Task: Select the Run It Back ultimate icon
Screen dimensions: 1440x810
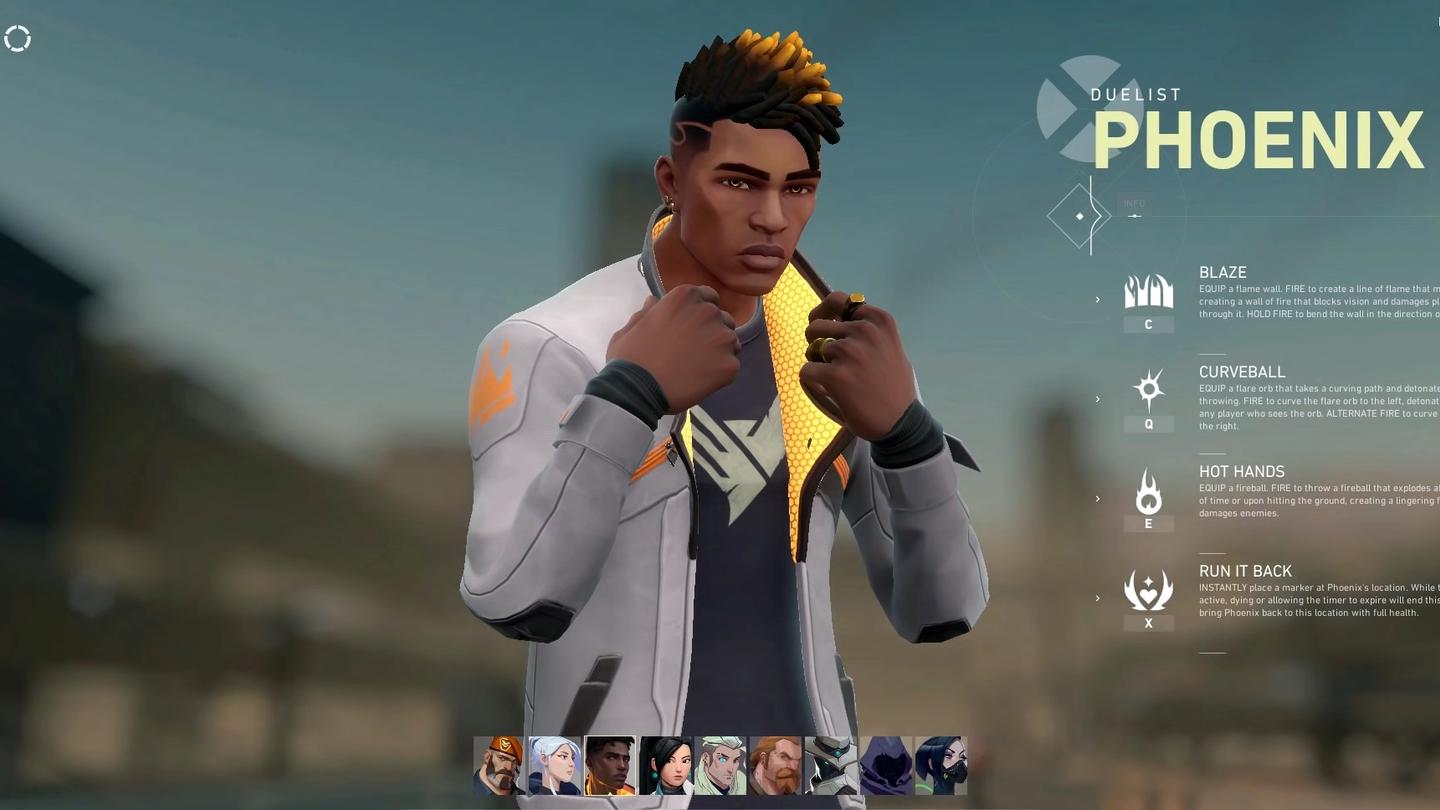Action: click(1148, 590)
